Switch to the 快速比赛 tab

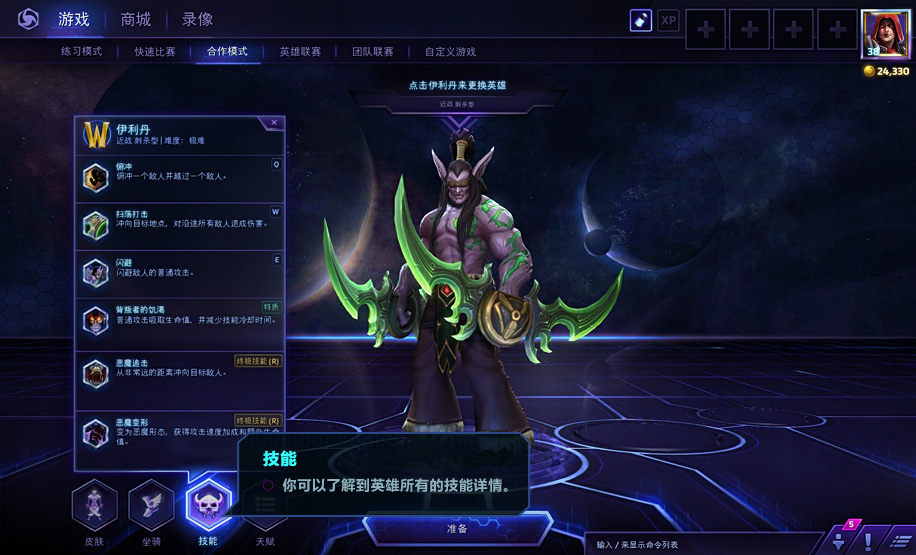coord(154,51)
